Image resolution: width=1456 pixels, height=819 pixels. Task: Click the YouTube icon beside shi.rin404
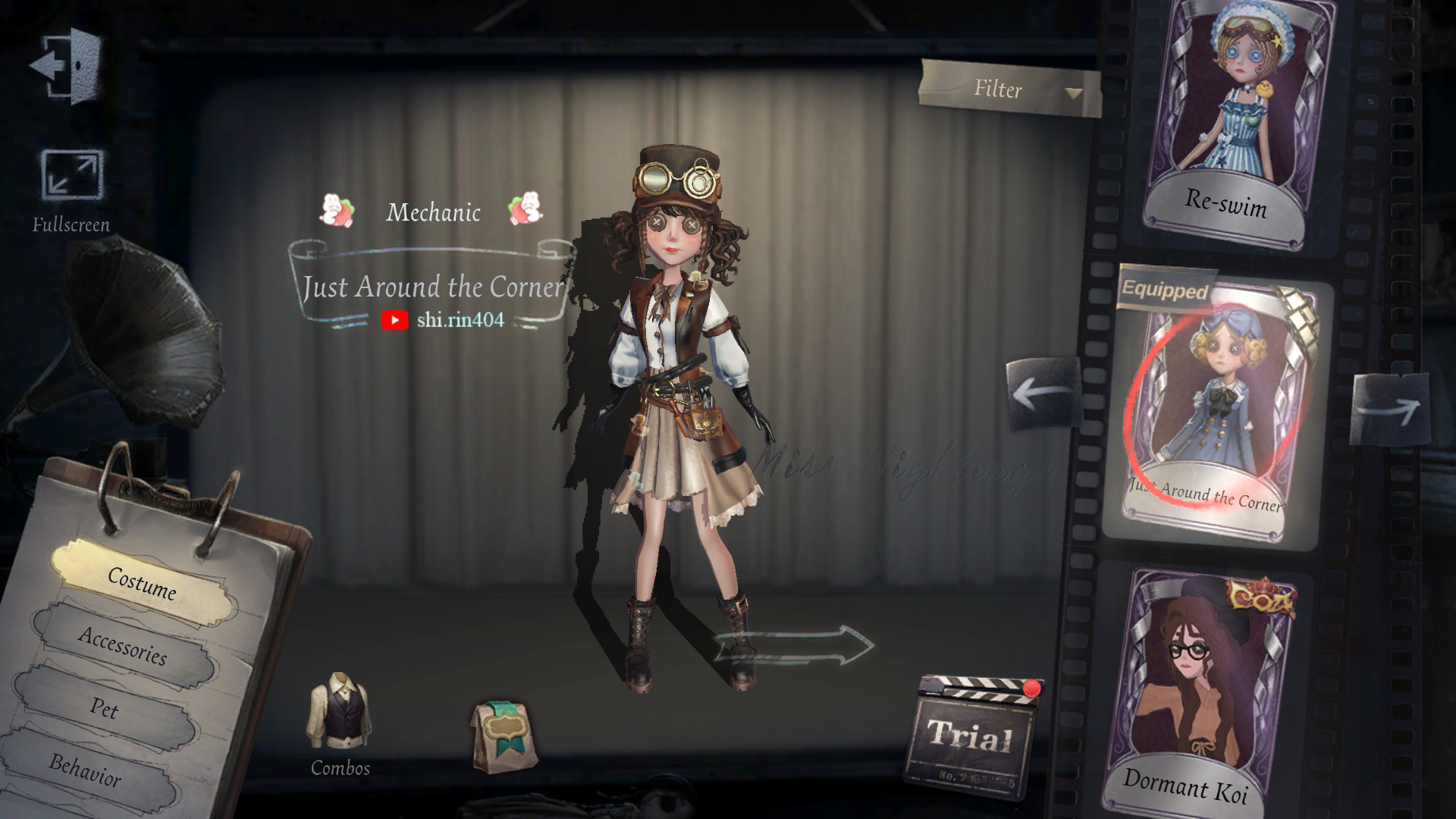394,321
